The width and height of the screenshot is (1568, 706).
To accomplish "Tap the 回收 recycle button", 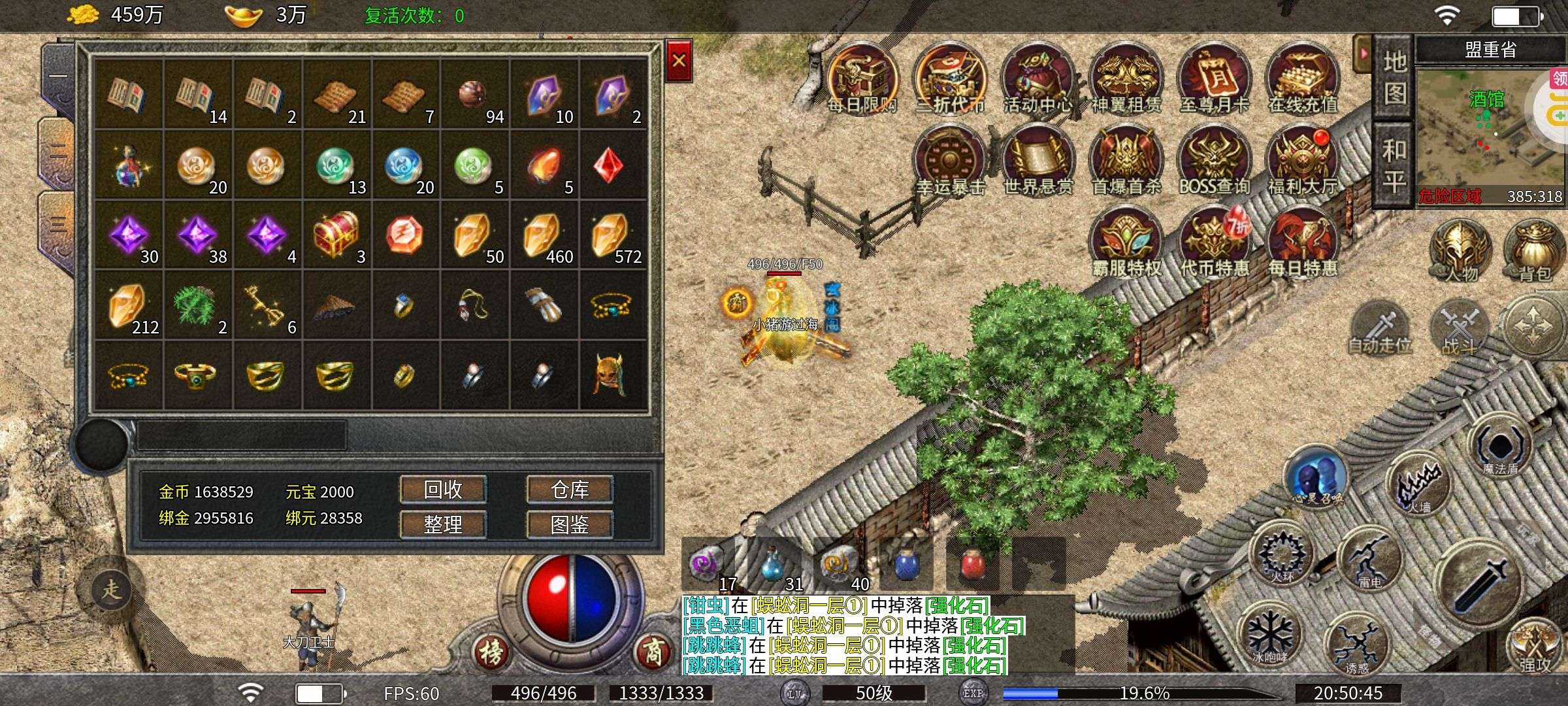I will point(443,490).
